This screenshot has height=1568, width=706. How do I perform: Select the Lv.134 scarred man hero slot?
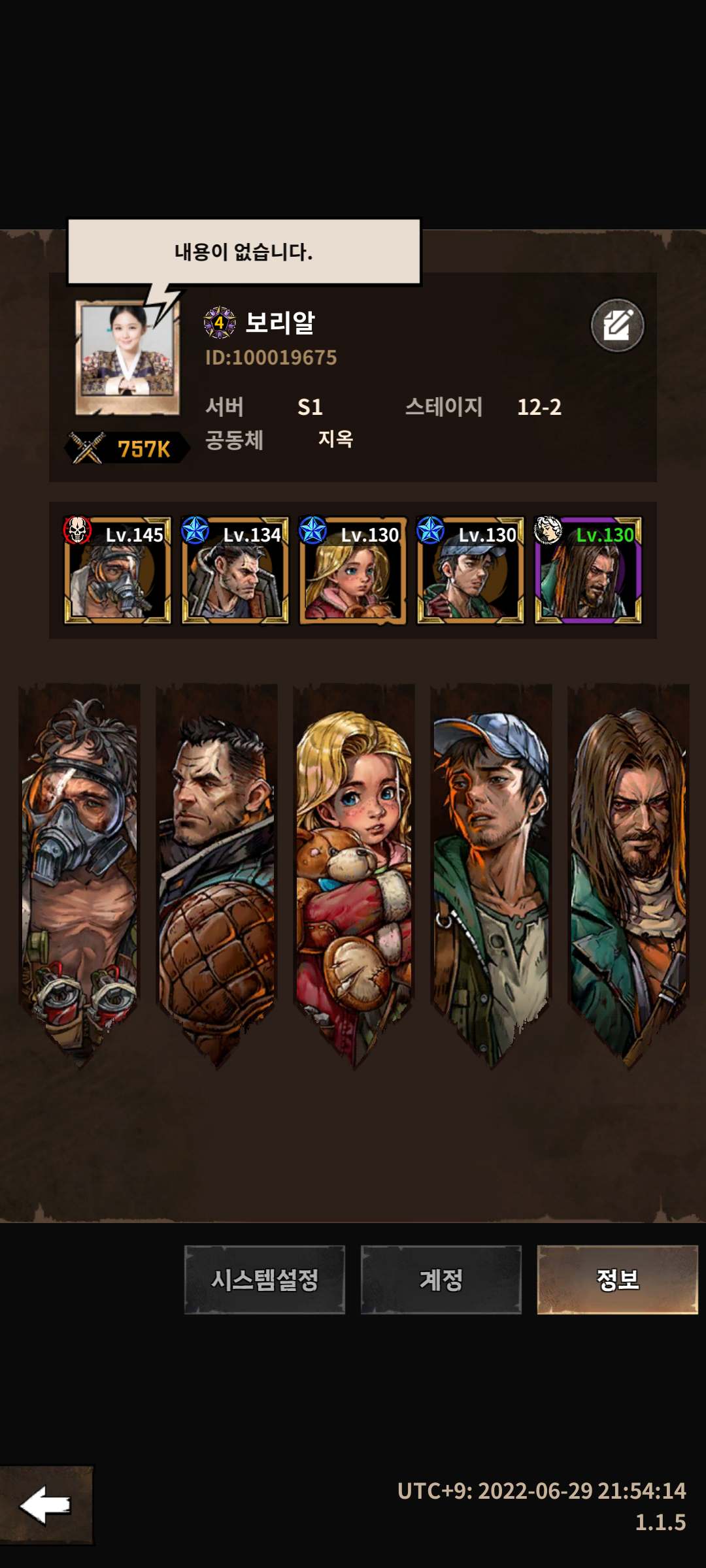[x=235, y=570]
